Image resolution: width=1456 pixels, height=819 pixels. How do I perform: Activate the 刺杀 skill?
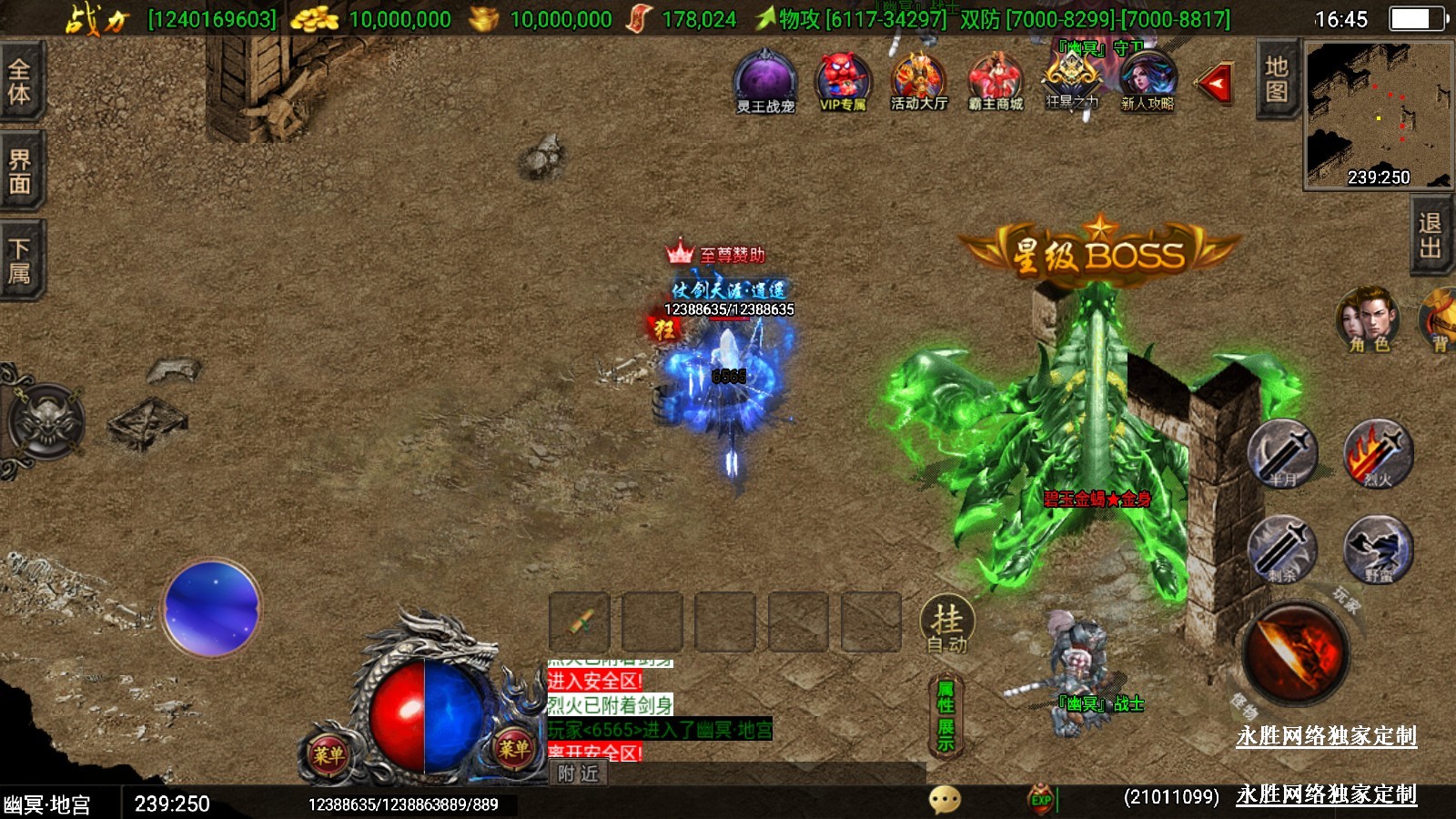pyautogui.click(x=1283, y=549)
